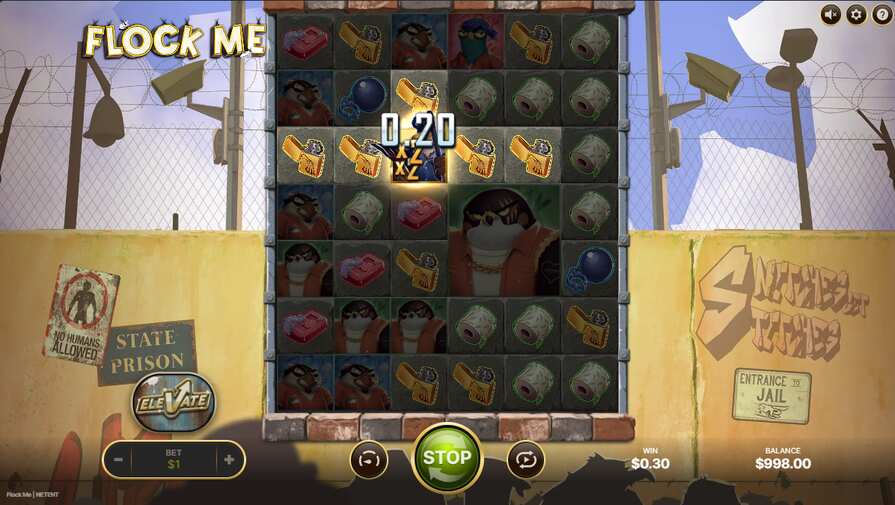Open the autoplay looping-arrows button

(x=526, y=460)
